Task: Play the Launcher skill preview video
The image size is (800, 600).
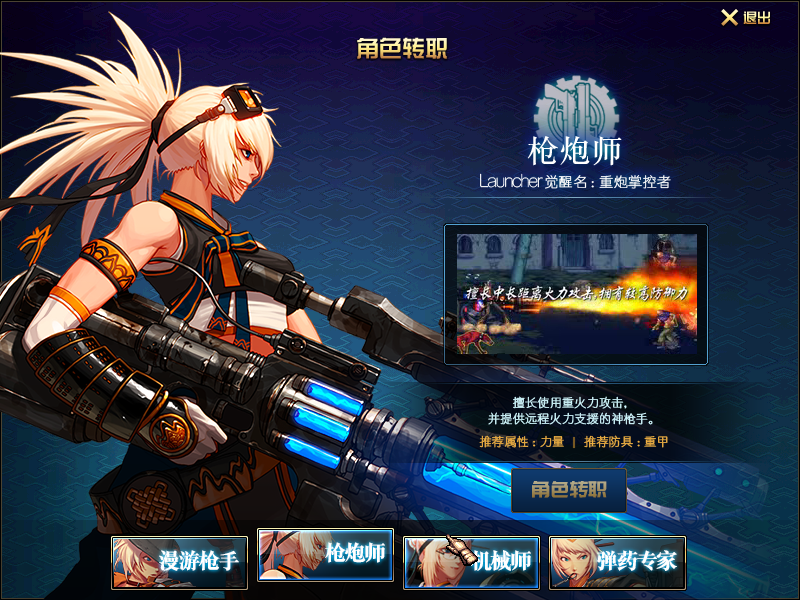Action: (576, 294)
